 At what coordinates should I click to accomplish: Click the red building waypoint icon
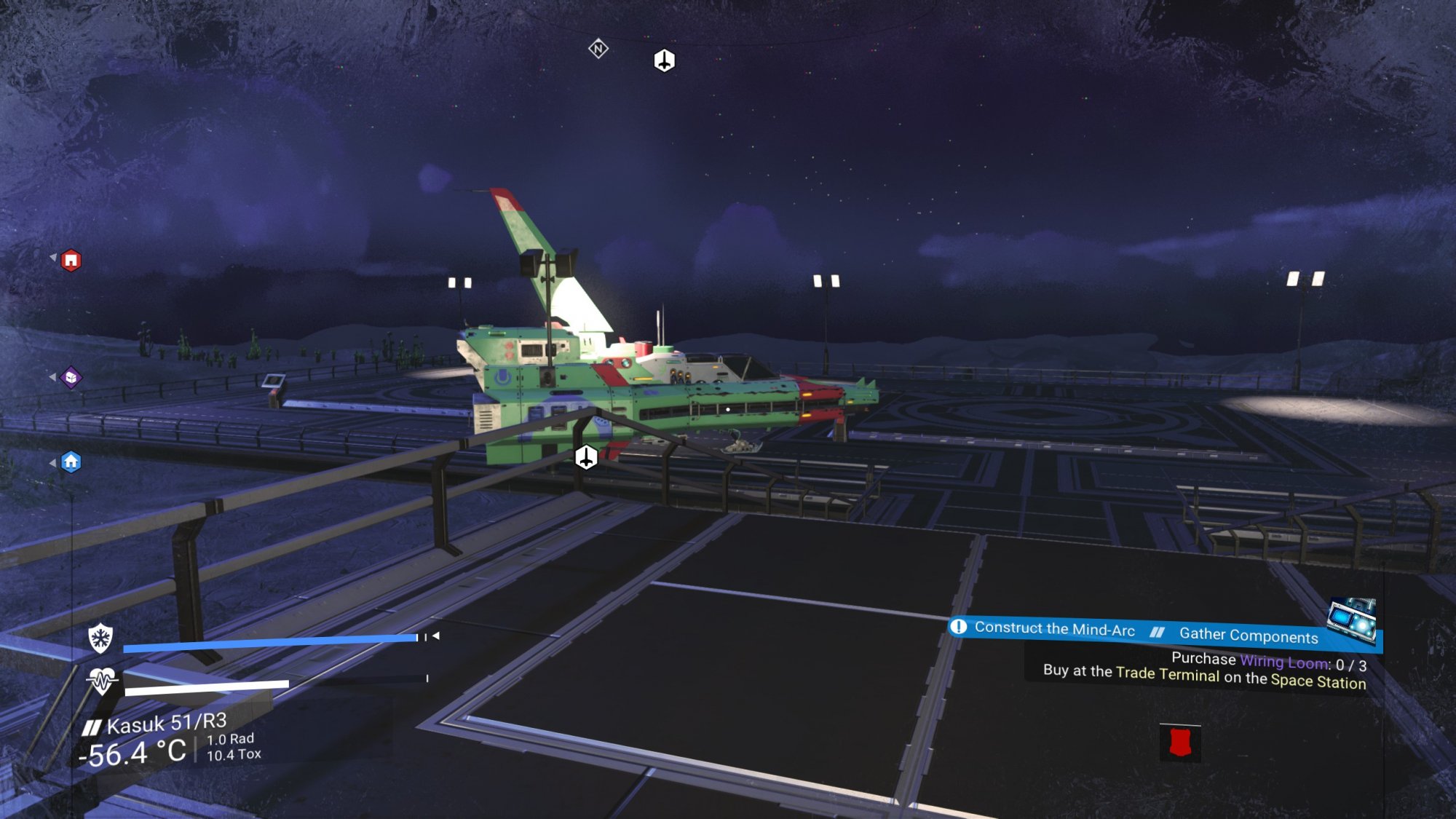[71, 260]
